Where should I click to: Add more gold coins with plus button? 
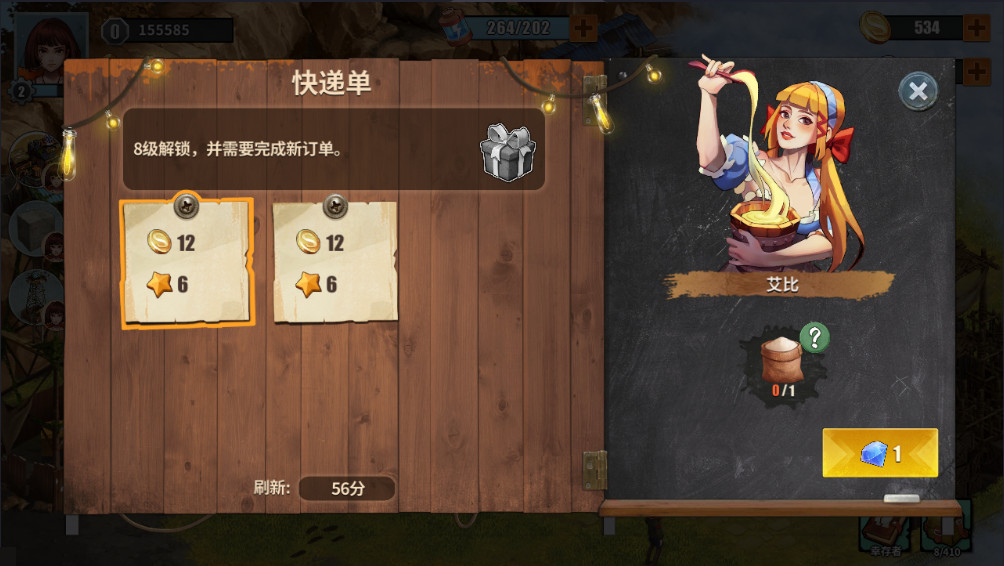pos(977,27)
